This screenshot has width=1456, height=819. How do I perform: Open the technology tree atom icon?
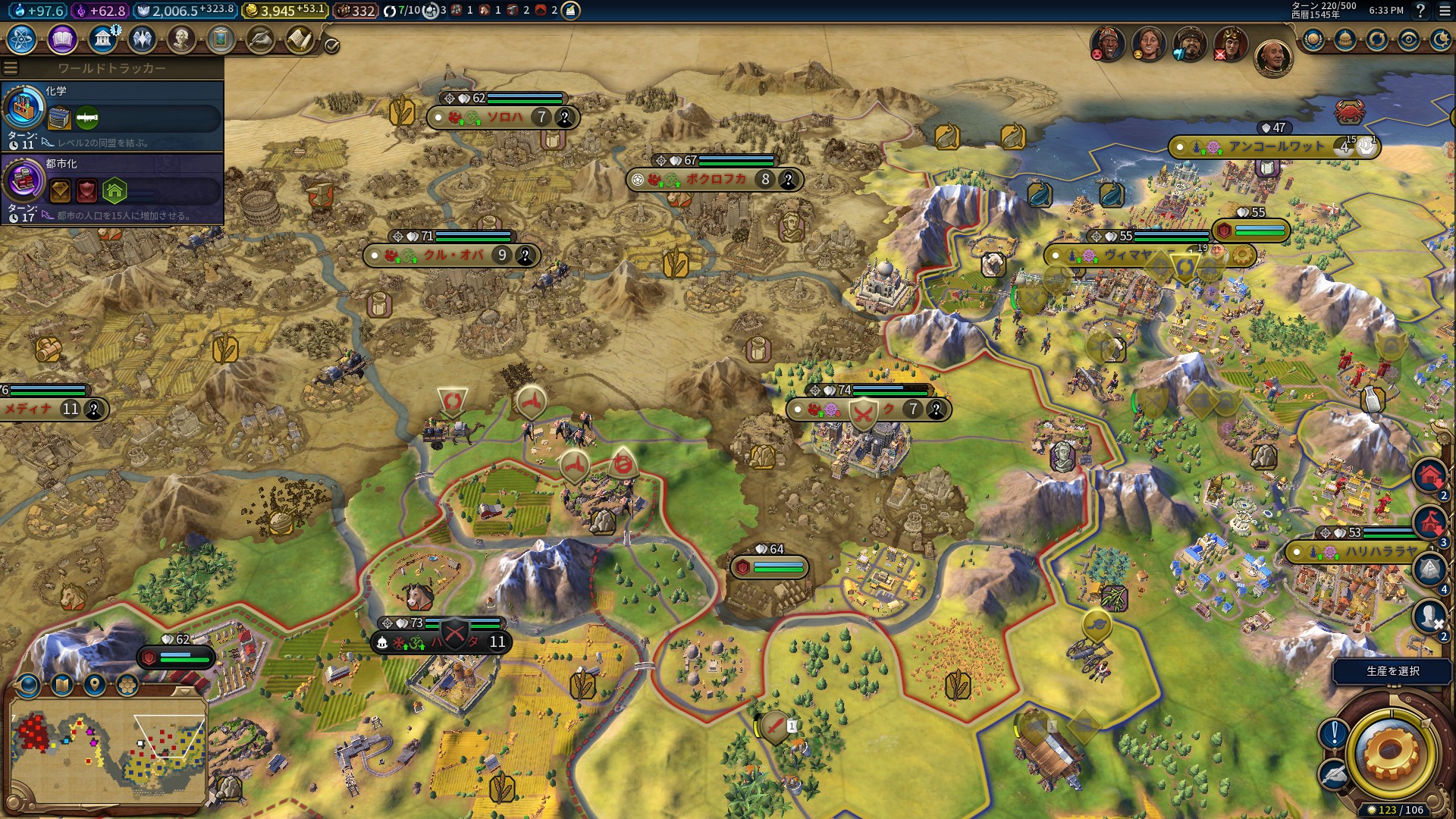[x=22, y=39]
